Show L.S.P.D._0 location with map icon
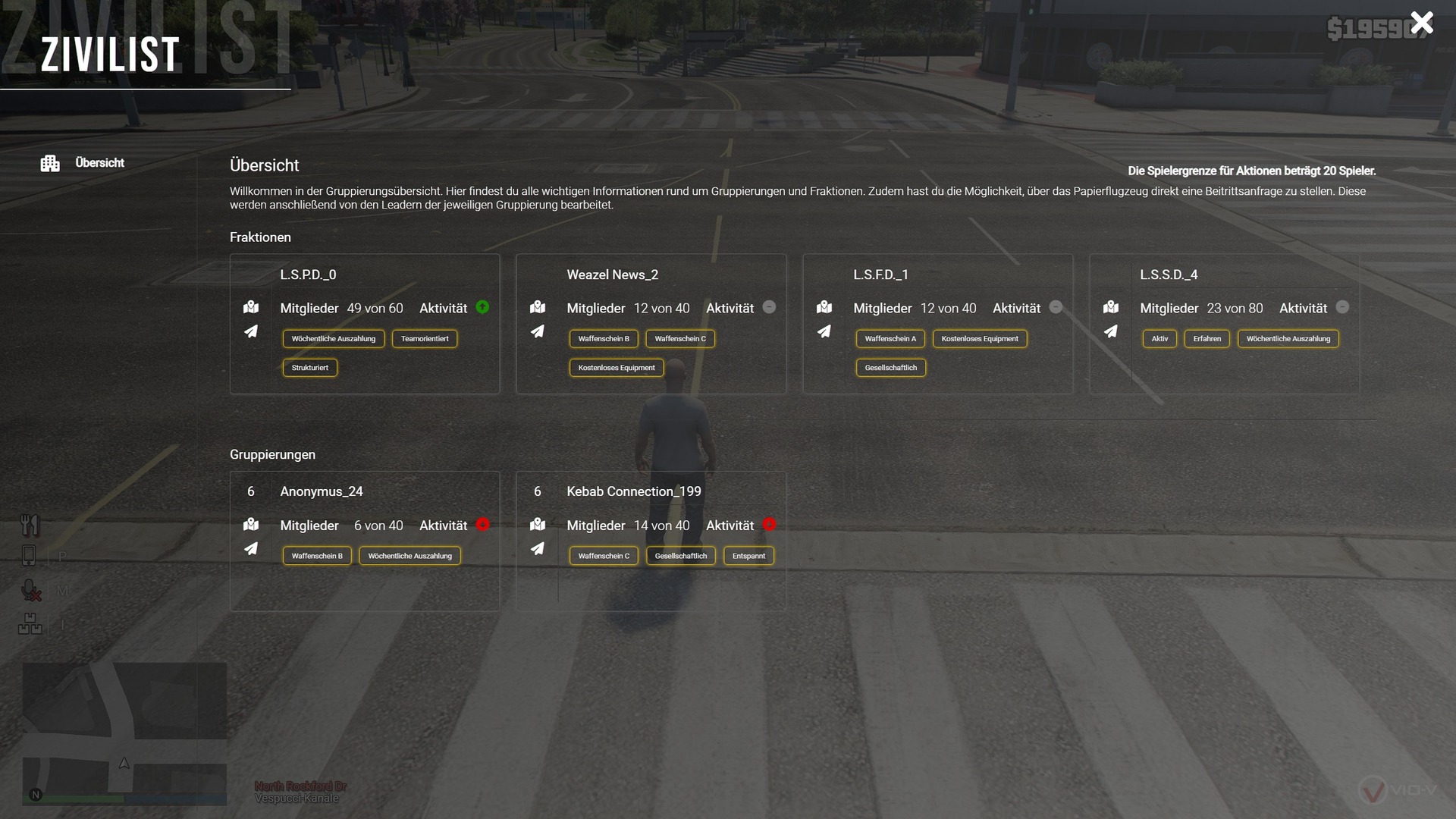This screenshot has width=1456, height=819. click(251, 307)
